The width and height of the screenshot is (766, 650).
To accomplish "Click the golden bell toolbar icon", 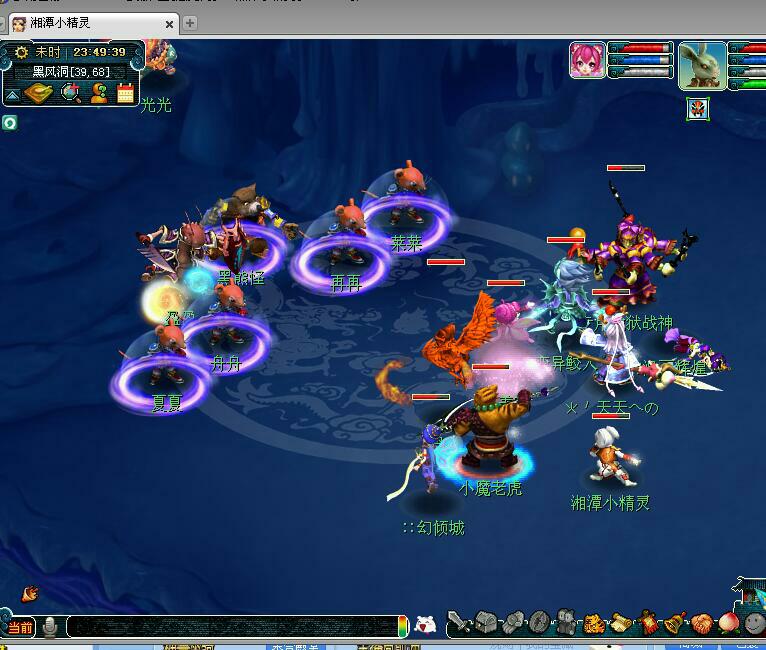I will click(x=675, y=624).
